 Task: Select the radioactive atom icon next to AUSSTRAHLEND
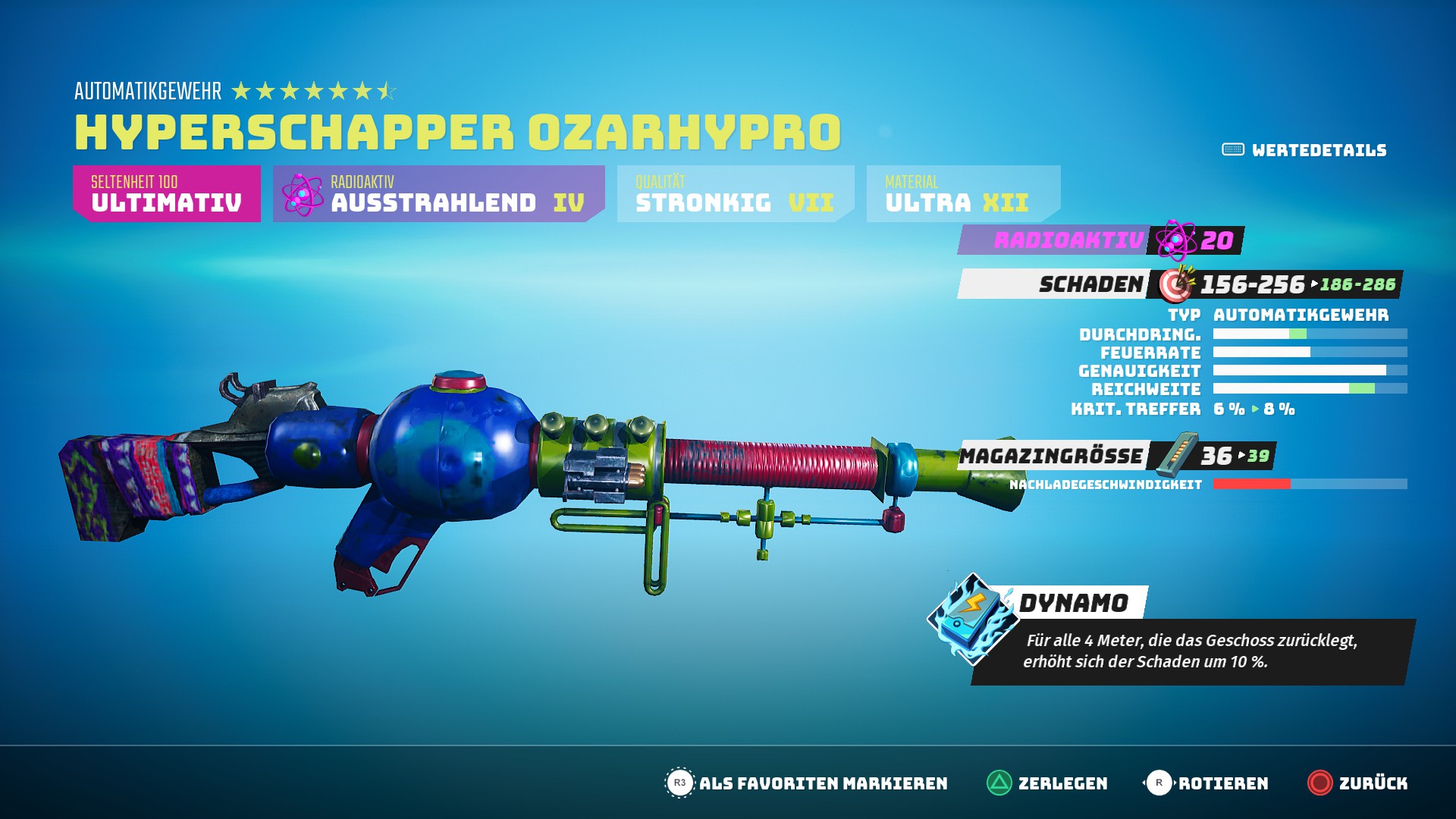pos(303,193)
